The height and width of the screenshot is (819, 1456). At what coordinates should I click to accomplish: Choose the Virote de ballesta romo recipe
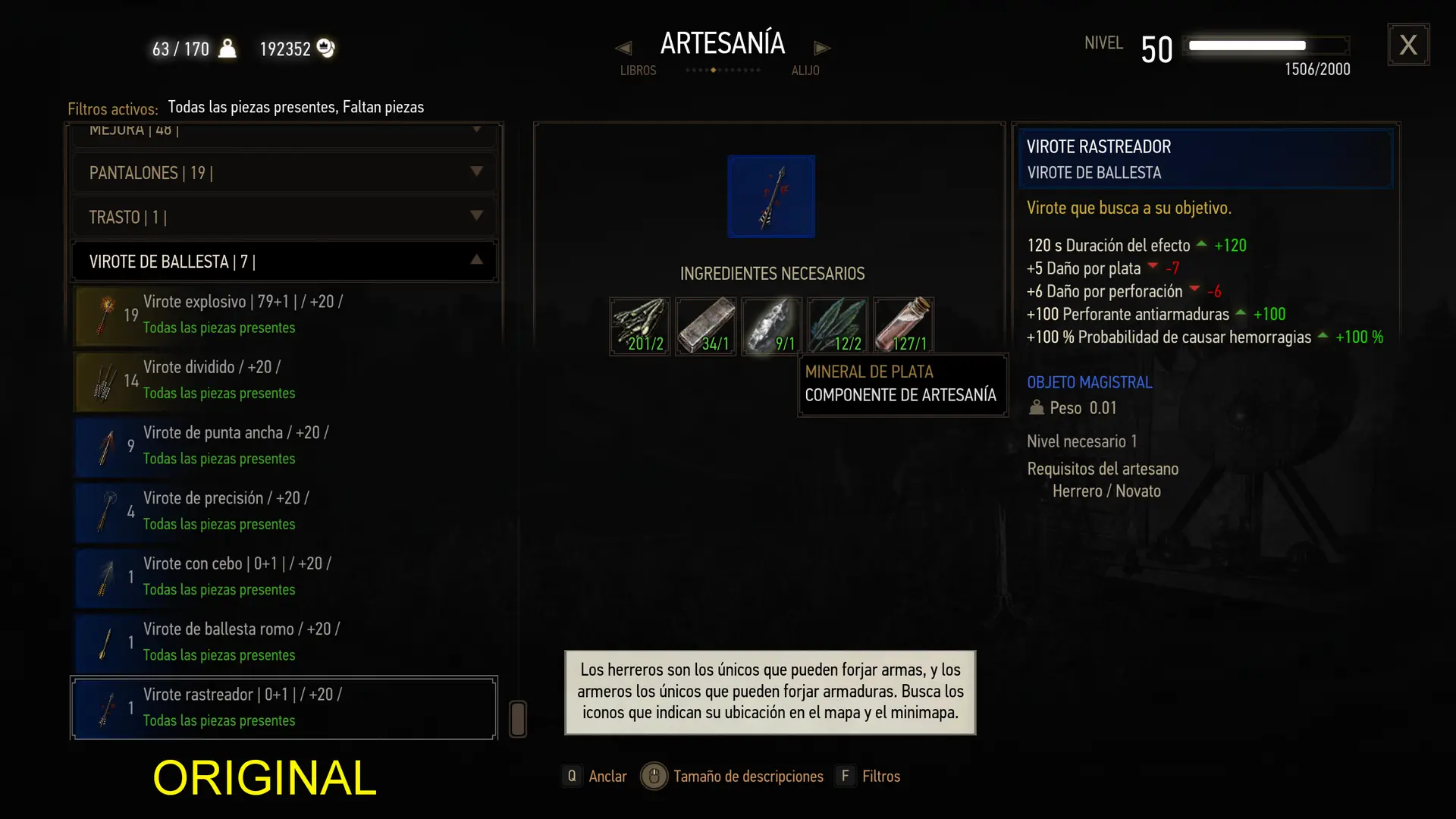click(284, 642)
